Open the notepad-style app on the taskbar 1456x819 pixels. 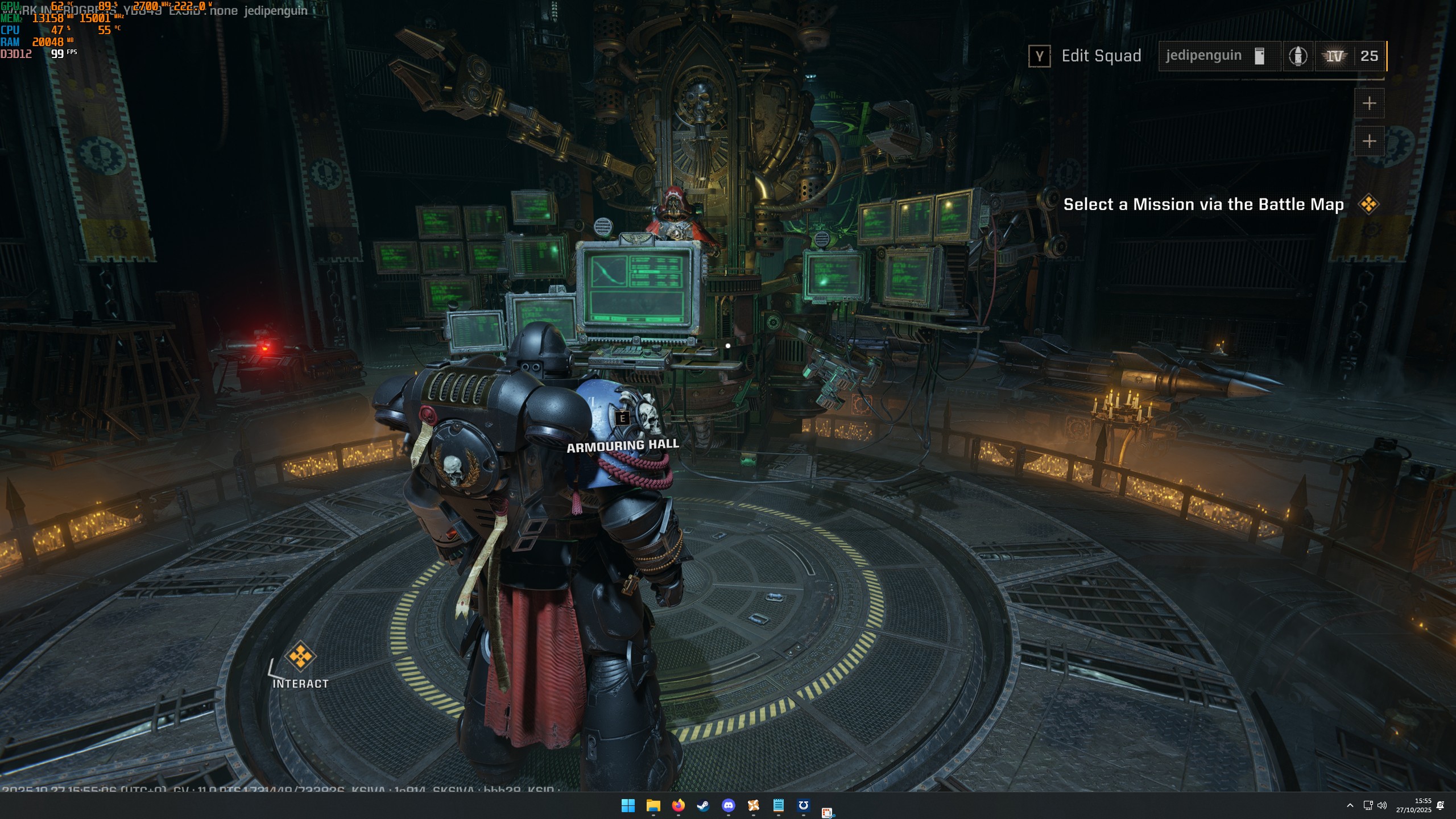click(x=779, y=806)
